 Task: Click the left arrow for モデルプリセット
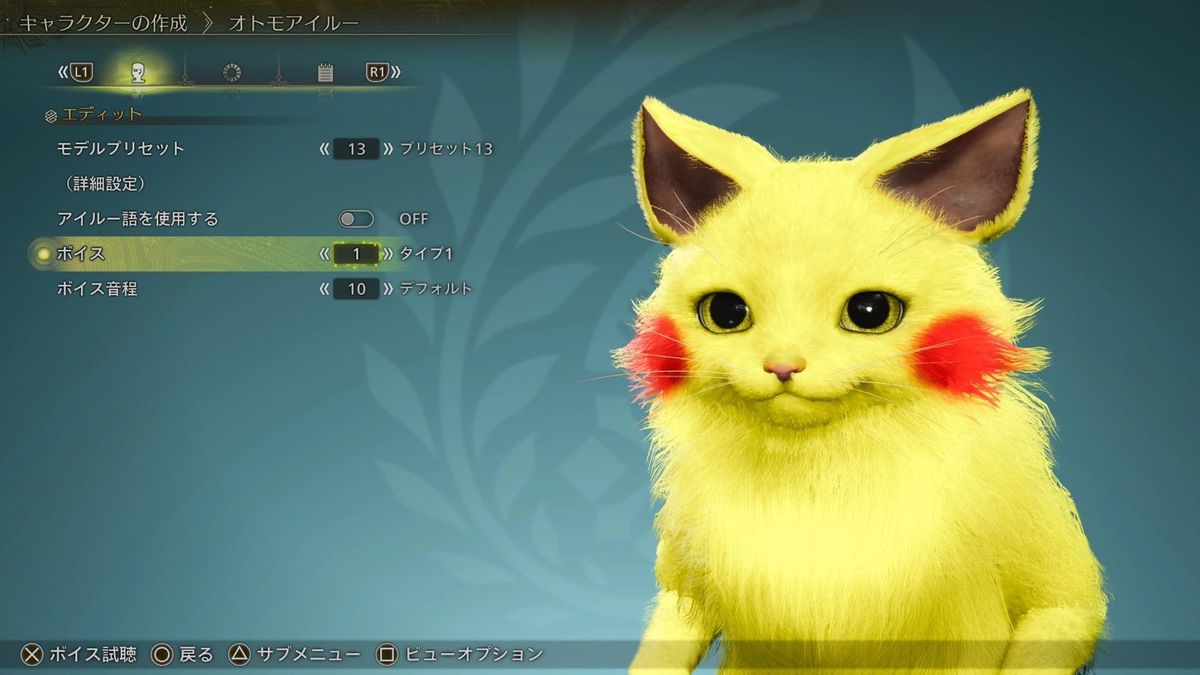[x=324, y=149]
